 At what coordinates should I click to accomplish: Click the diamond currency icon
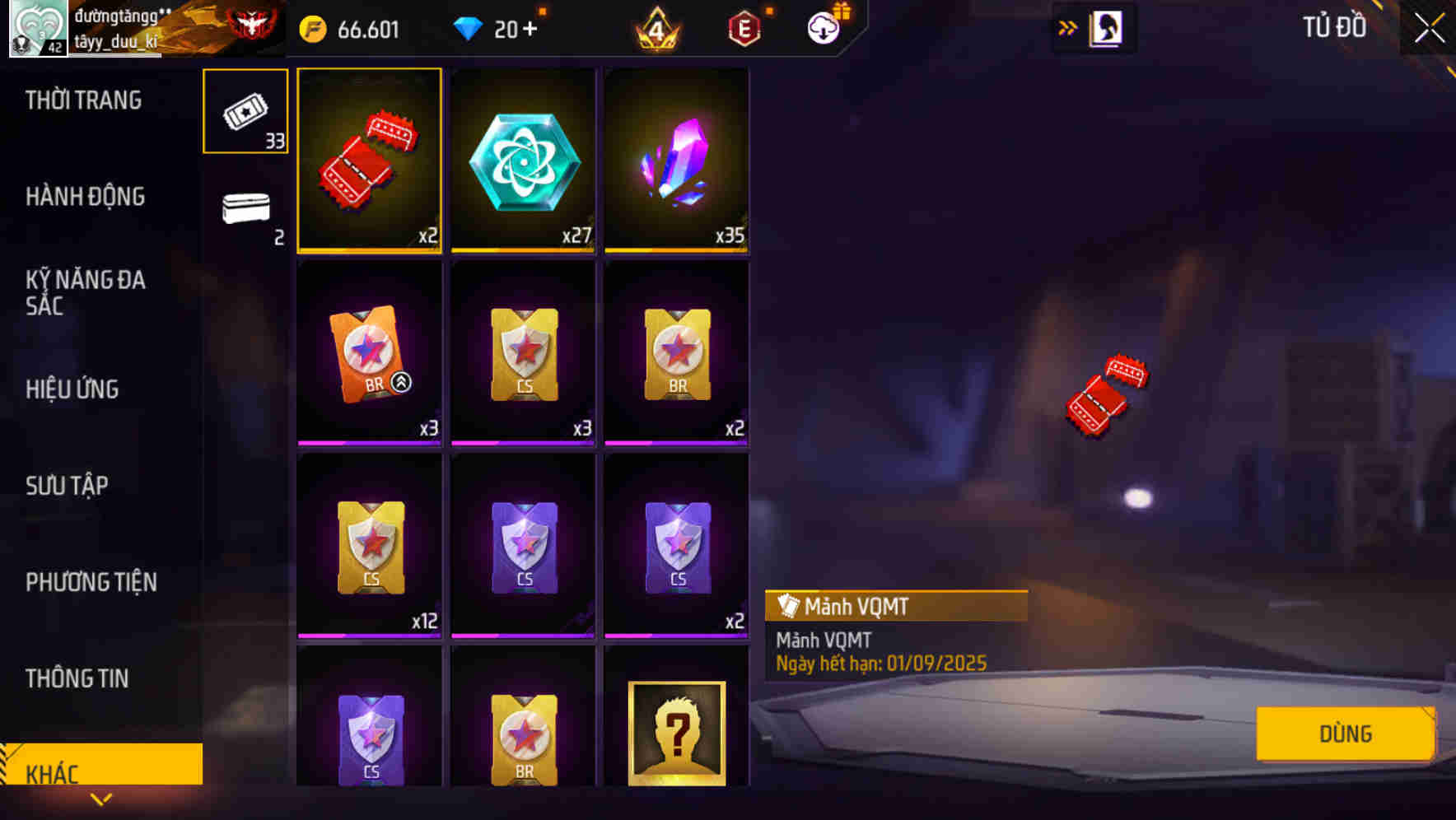coord(469,28)
